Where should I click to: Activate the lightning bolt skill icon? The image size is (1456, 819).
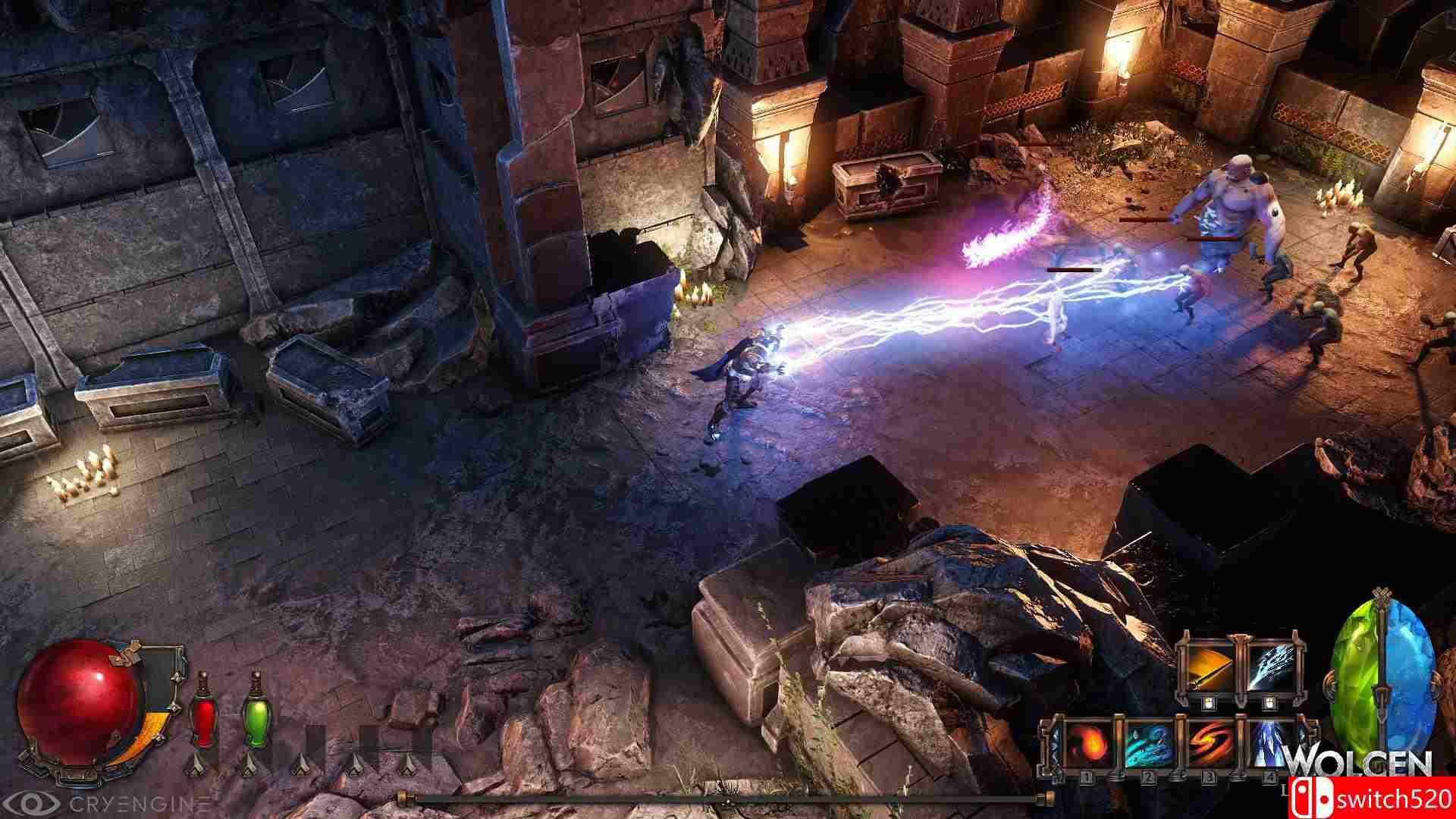(x=1272, y=670)
